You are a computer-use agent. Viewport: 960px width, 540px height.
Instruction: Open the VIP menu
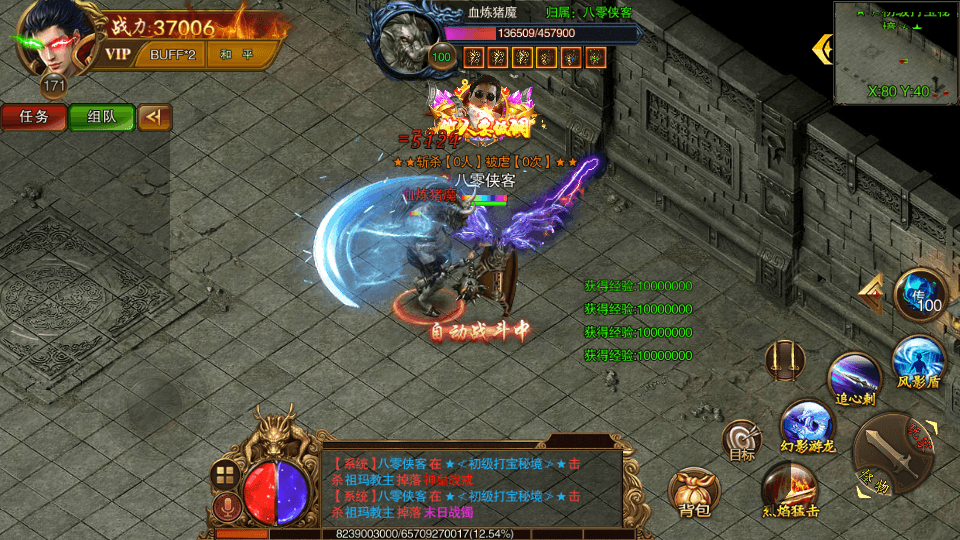tap(119, 54)
